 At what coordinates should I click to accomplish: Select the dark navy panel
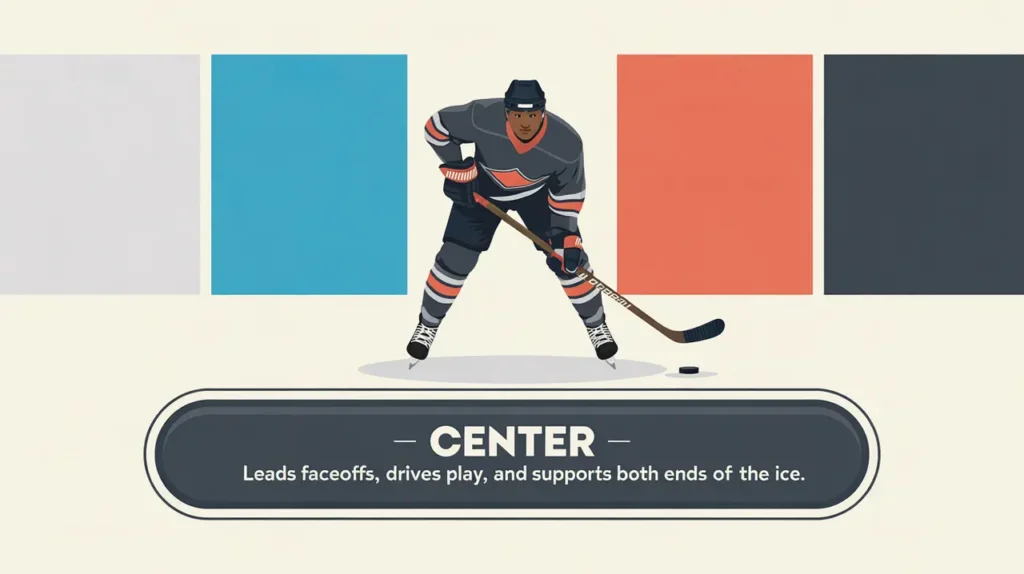(x=923, y=174)
